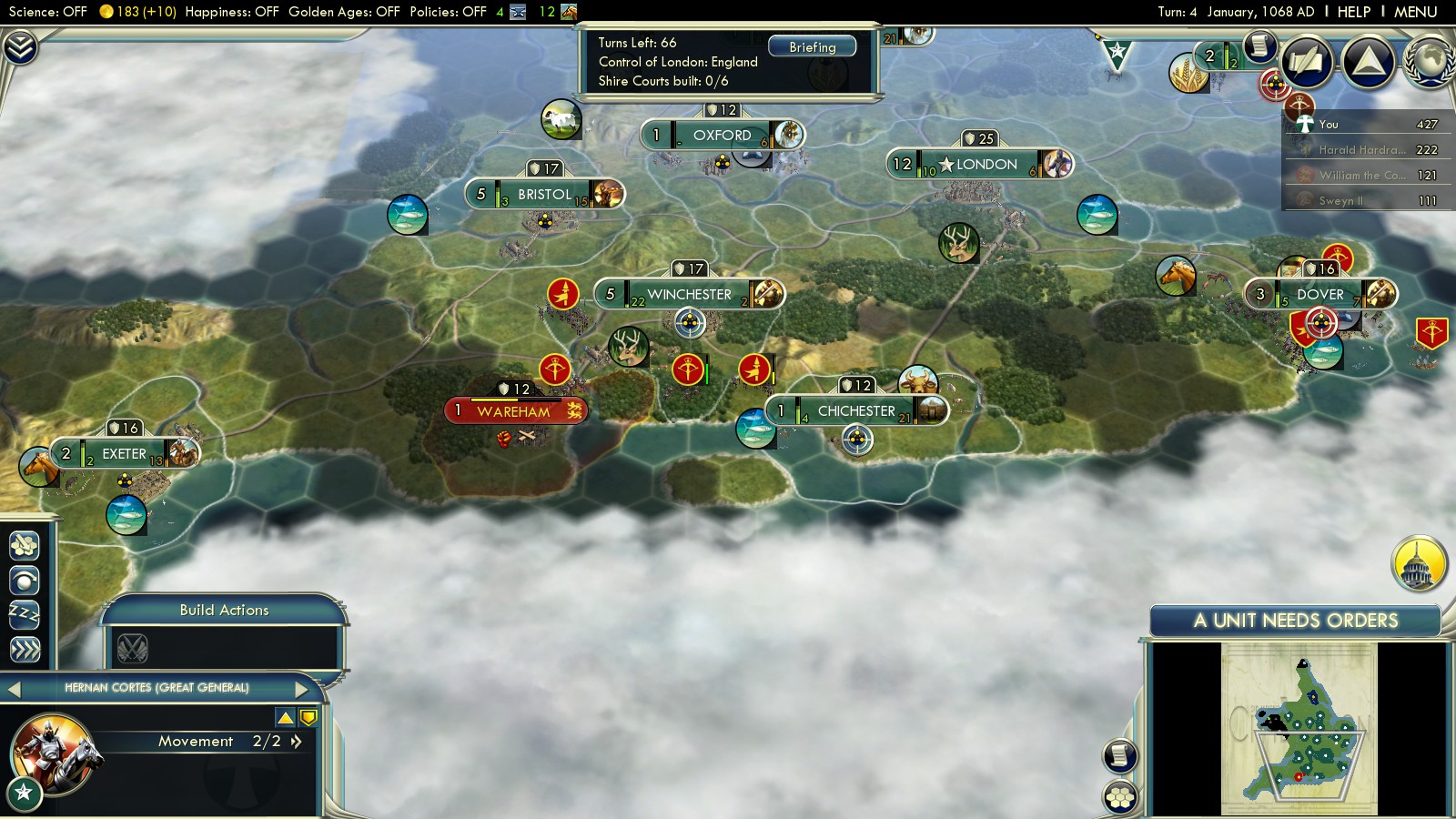This screenshot has width=1456, height=819.
Task: Select next unit with the right arrow
Action: (302, 688)
